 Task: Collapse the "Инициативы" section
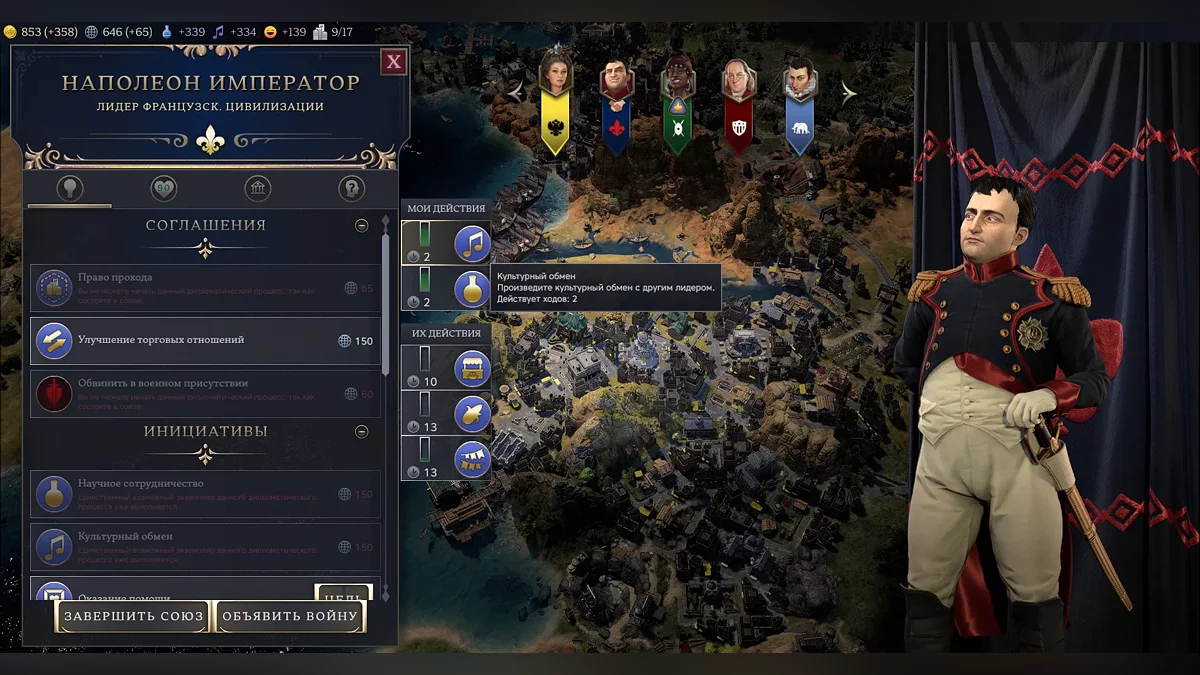[x=362, y=432]
